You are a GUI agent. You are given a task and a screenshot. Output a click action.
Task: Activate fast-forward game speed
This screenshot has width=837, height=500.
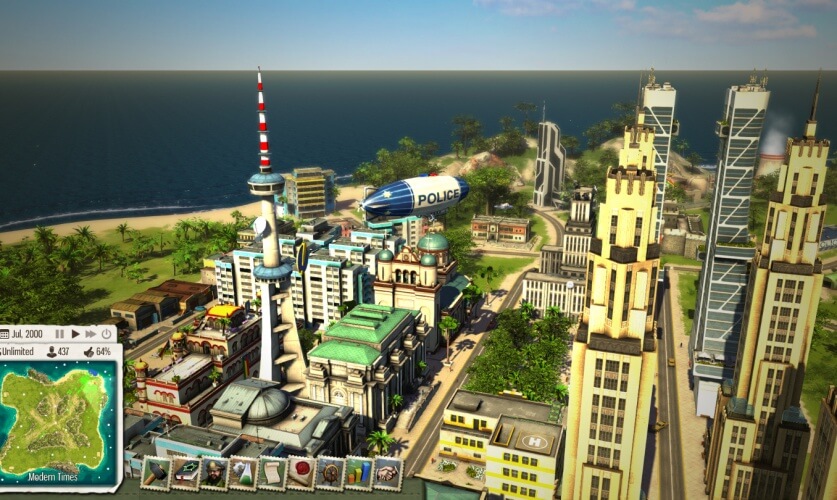(x=91, y=333)
